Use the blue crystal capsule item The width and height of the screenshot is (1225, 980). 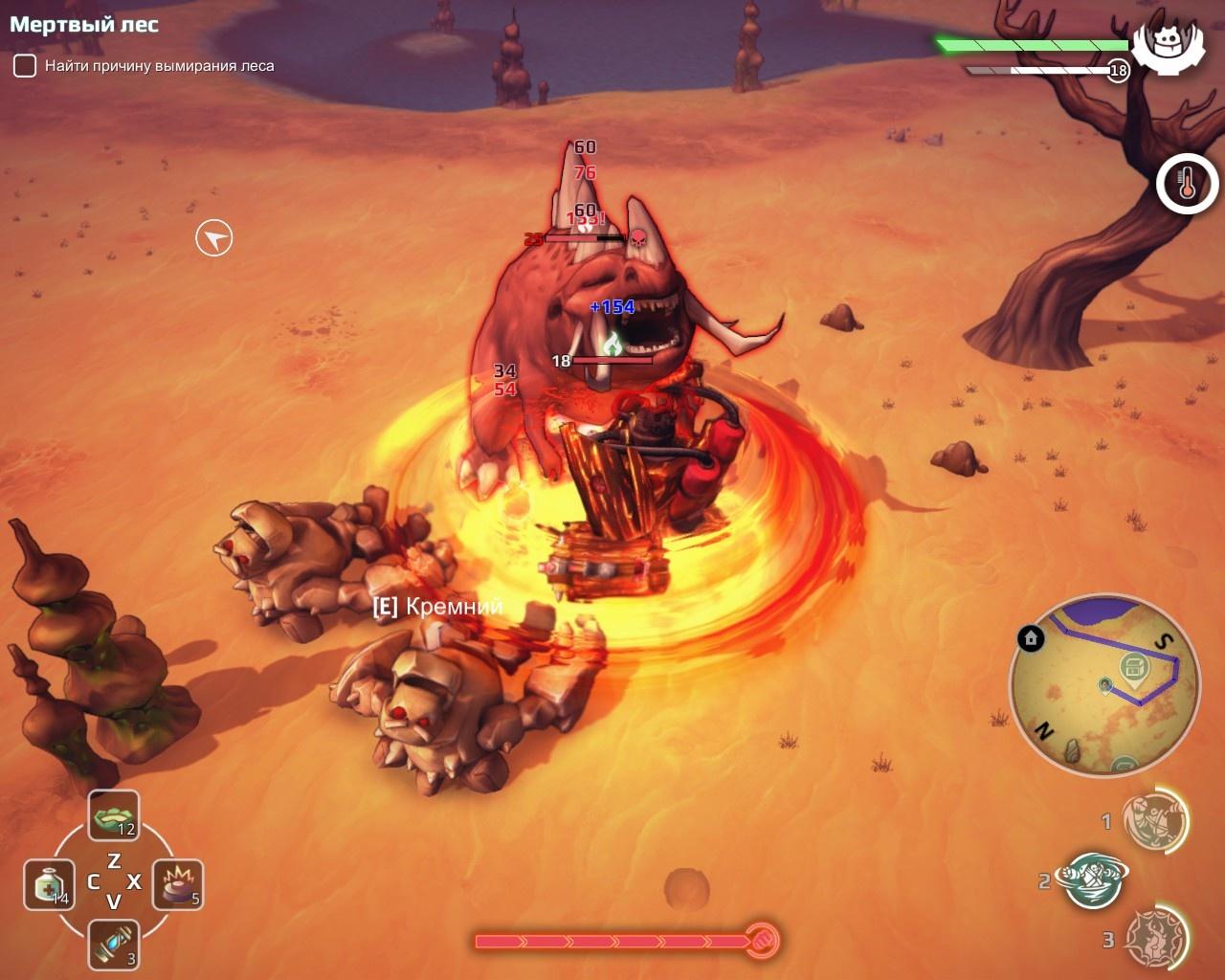point(114,945)
